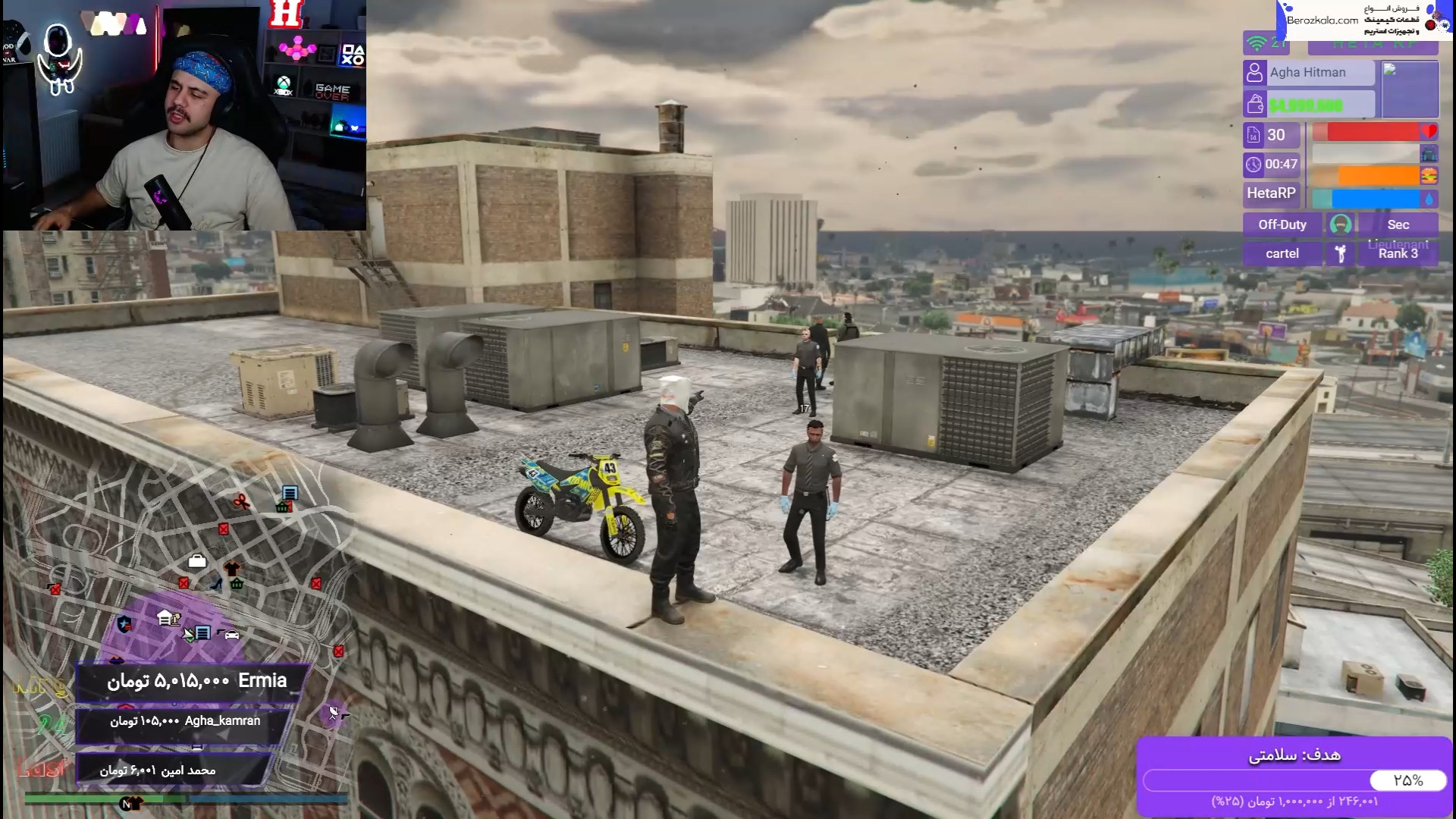Select the cartel gang label
The image size is (1456, 819).
tap(1282, 253)
